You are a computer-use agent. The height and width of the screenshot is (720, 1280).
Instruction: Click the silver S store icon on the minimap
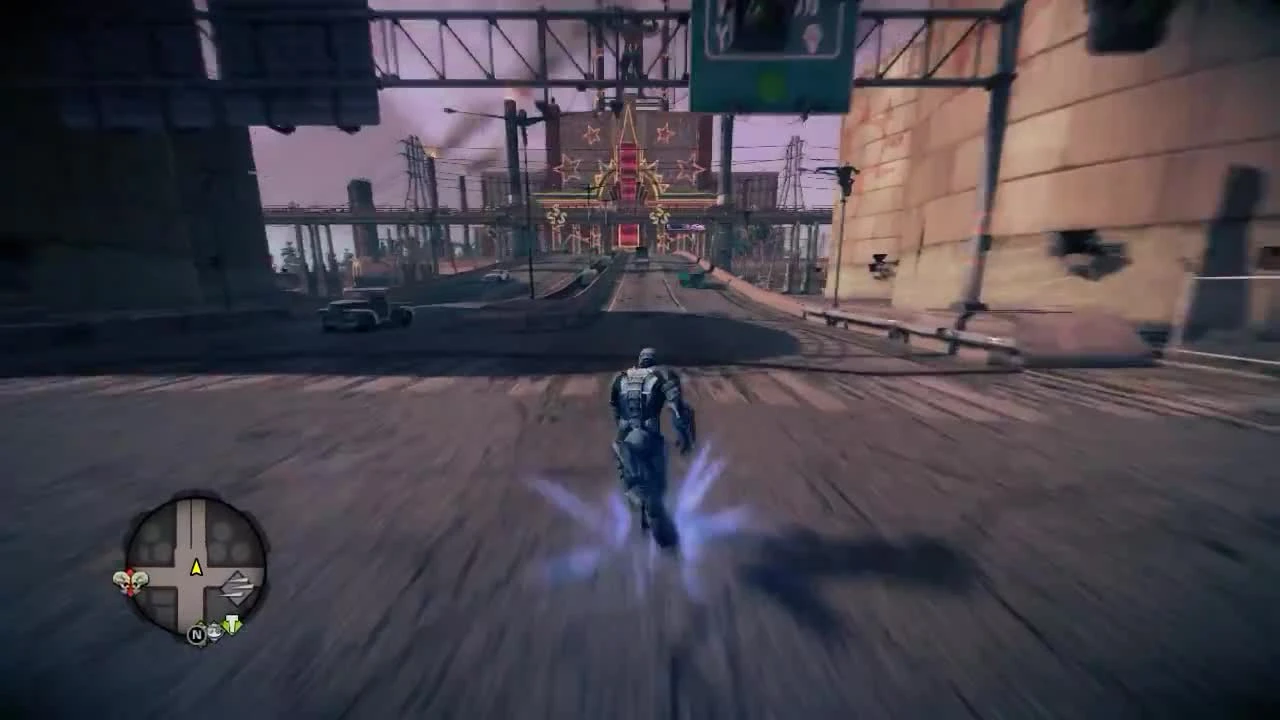(236, 587)
